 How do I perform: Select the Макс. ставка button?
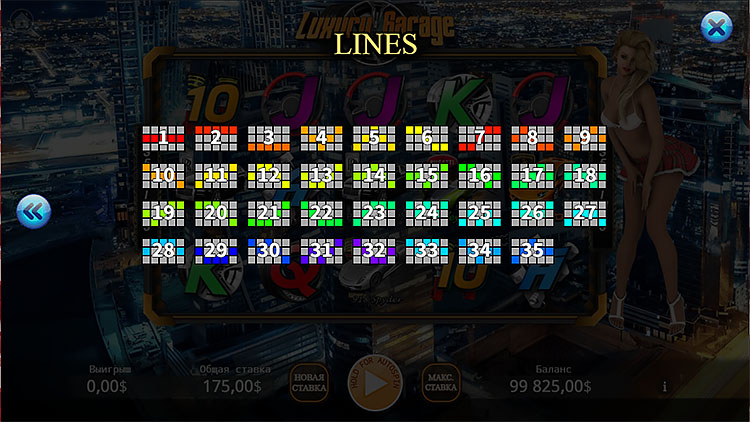pyautogui.click(x=441, y=383)
